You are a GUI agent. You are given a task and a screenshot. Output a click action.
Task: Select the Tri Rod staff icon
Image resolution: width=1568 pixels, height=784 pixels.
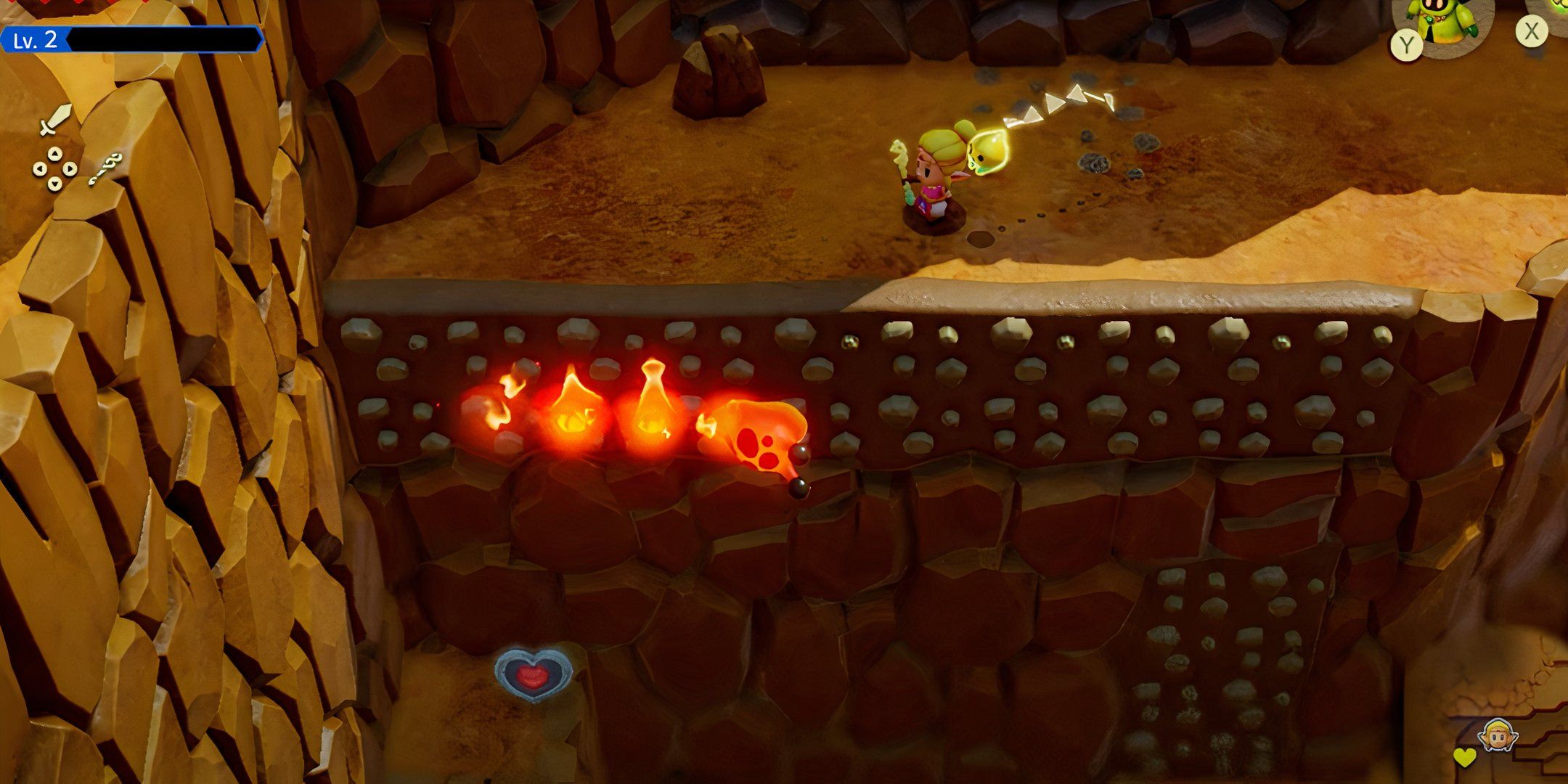click(x=106, y=169)
